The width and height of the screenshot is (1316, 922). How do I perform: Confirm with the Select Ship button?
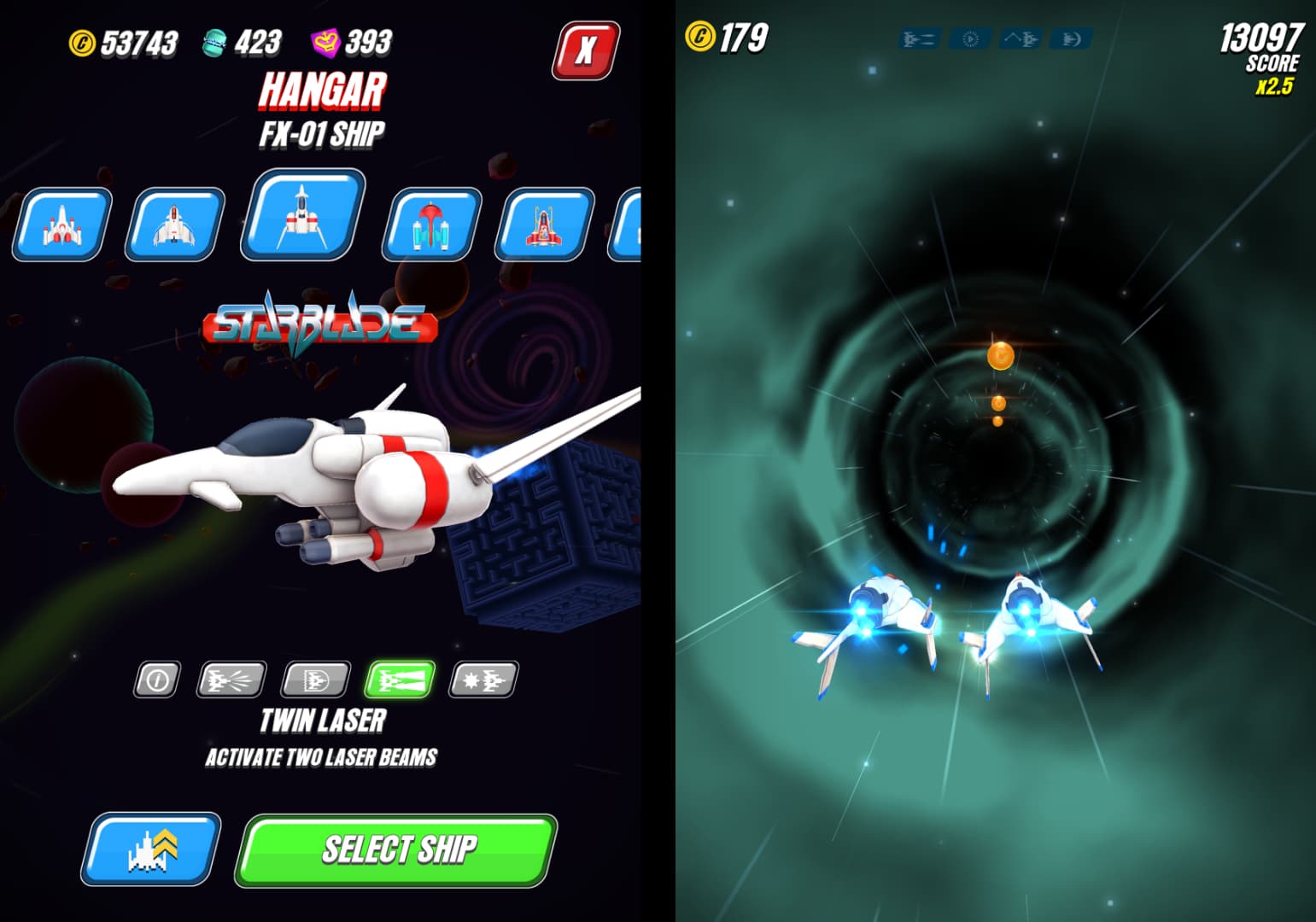[x=397, y=849]
